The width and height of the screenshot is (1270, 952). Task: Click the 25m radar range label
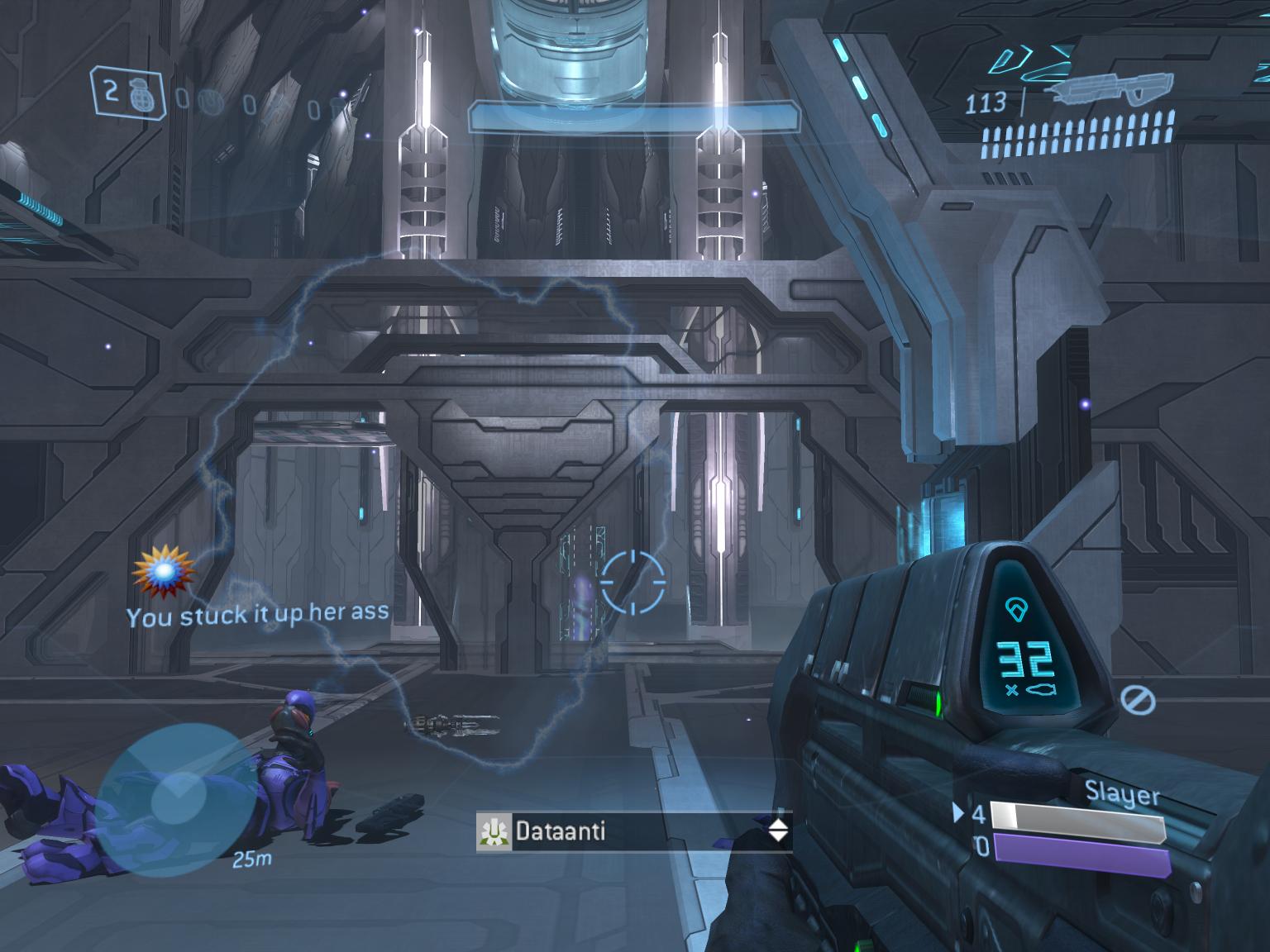coord(251,859)
